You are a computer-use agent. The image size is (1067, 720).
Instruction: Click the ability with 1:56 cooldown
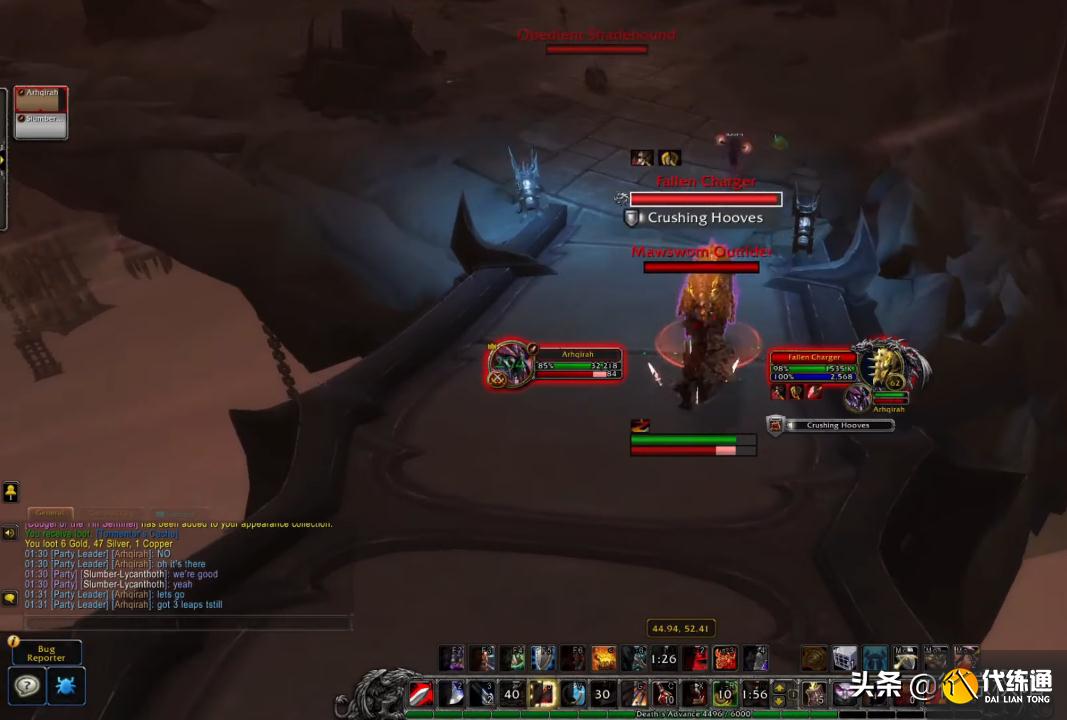(x=755, y=694)
